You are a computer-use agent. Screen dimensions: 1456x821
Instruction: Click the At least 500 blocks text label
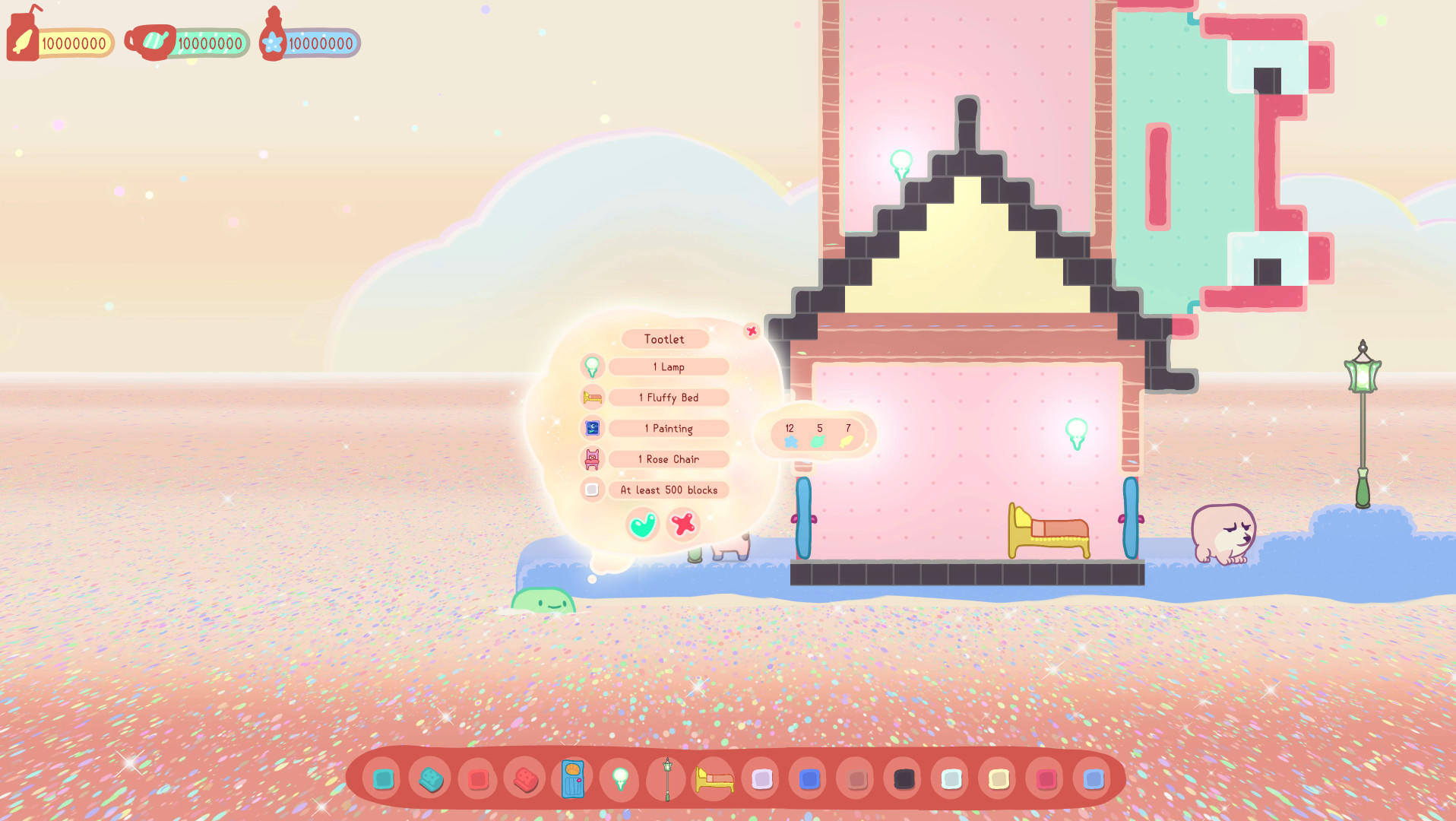pyautogui.click(x=668, y=490)
